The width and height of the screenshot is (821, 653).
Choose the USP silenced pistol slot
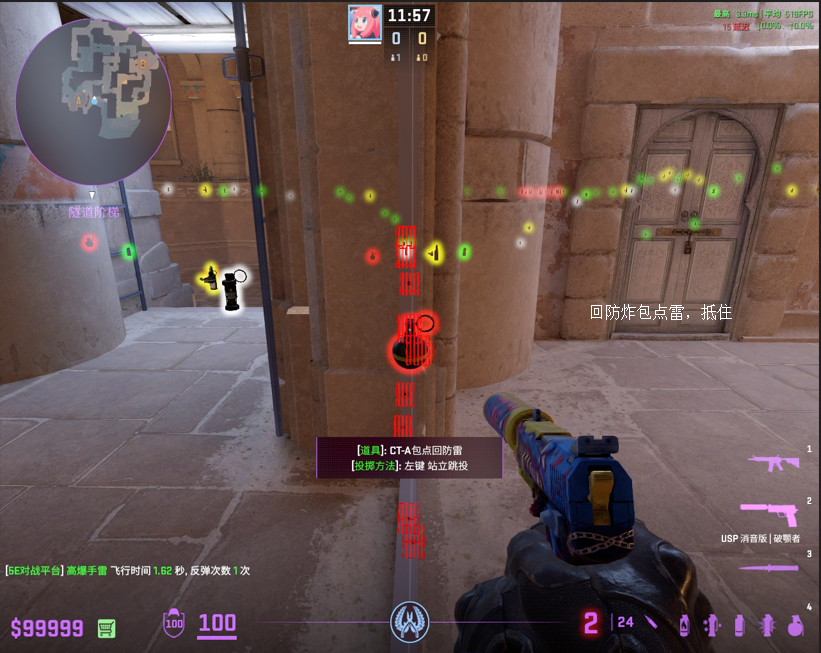[774, 513]
